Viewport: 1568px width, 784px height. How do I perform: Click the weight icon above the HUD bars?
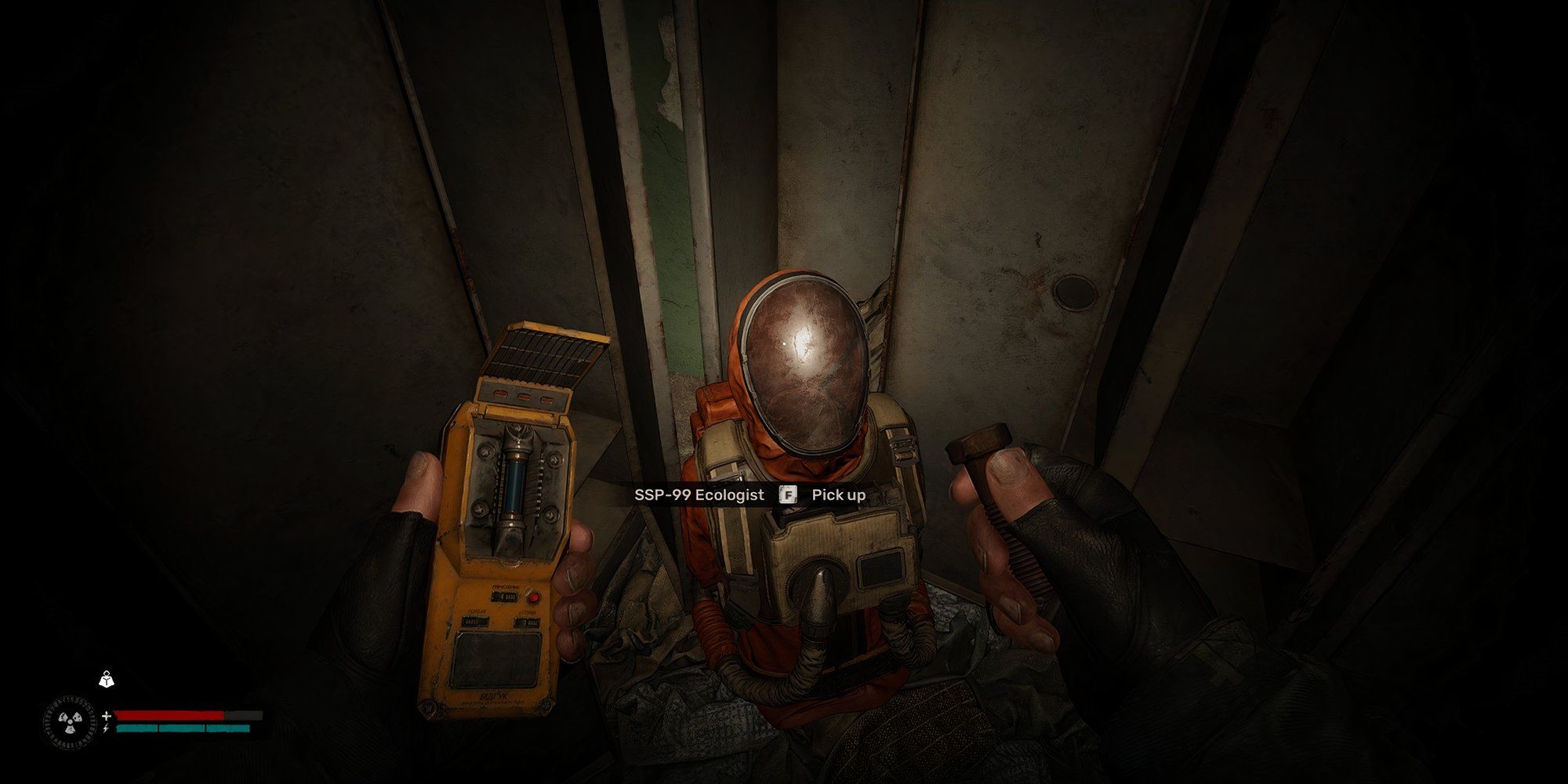[106, 680]
